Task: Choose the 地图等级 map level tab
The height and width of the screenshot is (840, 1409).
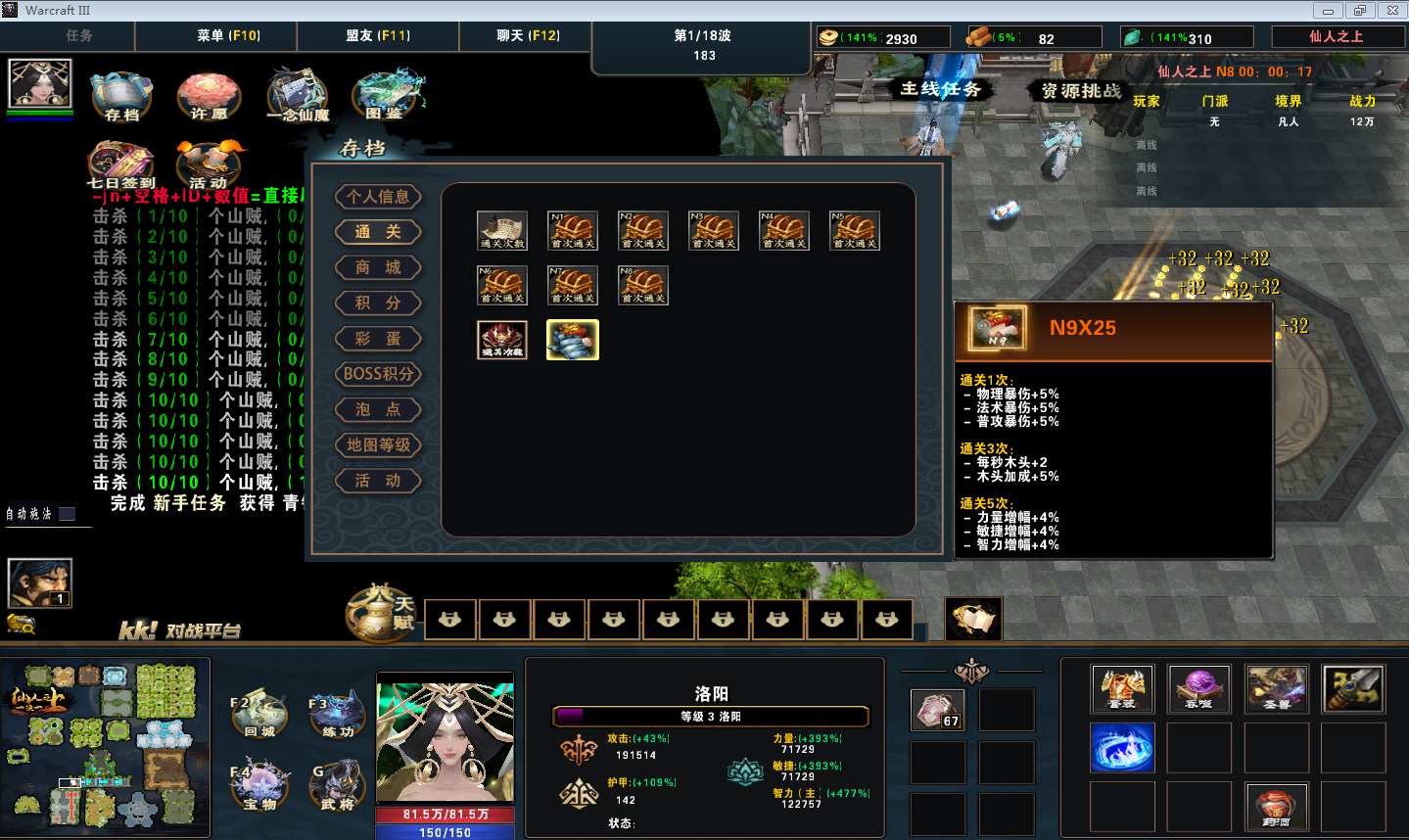Action: coord(378,445)
